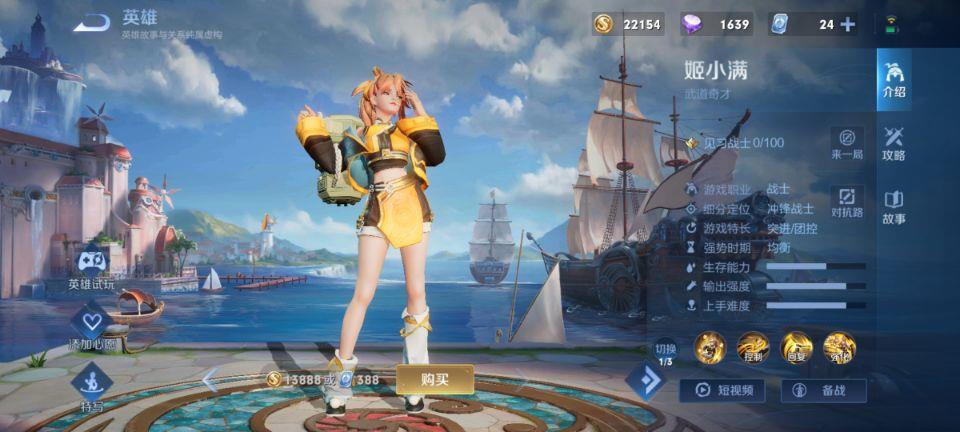Show the previous hero with left arrow
The width and height of the screenshot is (960, 432).
click(x=210, y=379)
